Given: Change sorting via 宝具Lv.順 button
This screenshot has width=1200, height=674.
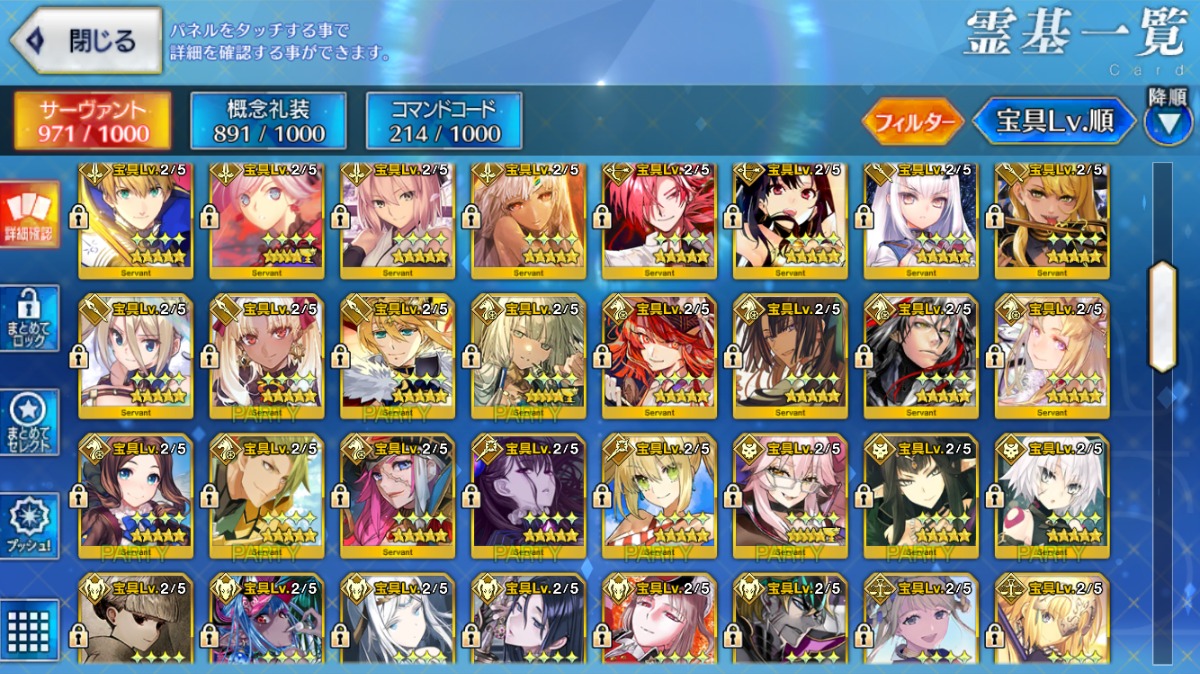Looking at the screenshot, I should 1055,122.
